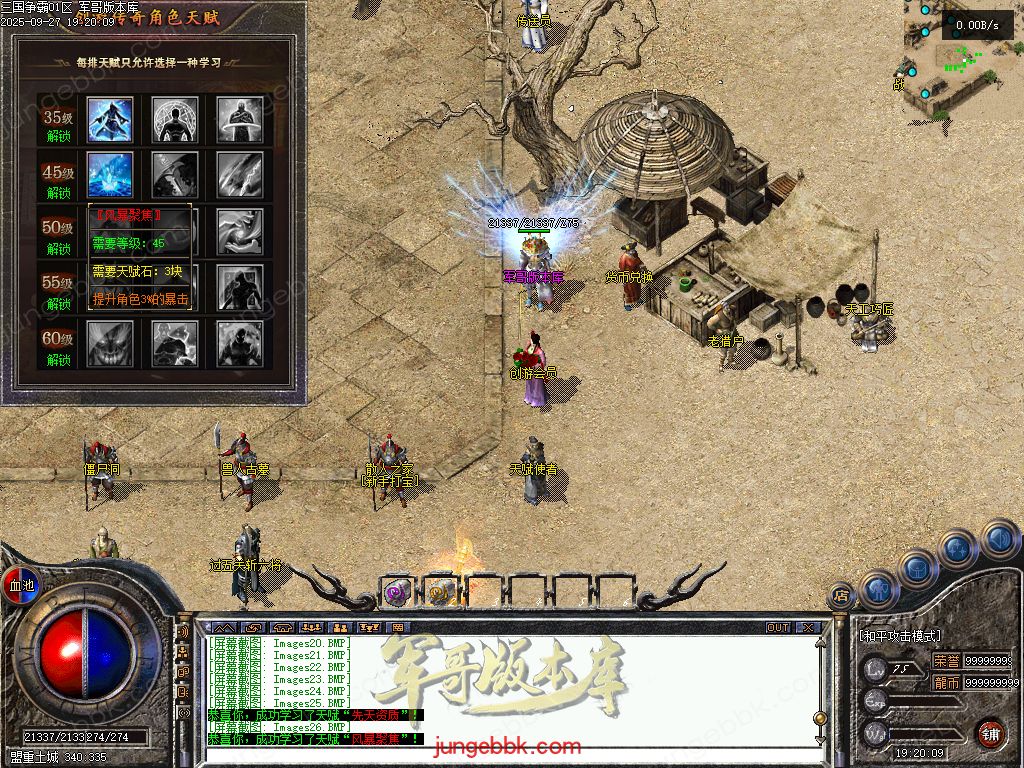Open the character equipment round button

878,588
